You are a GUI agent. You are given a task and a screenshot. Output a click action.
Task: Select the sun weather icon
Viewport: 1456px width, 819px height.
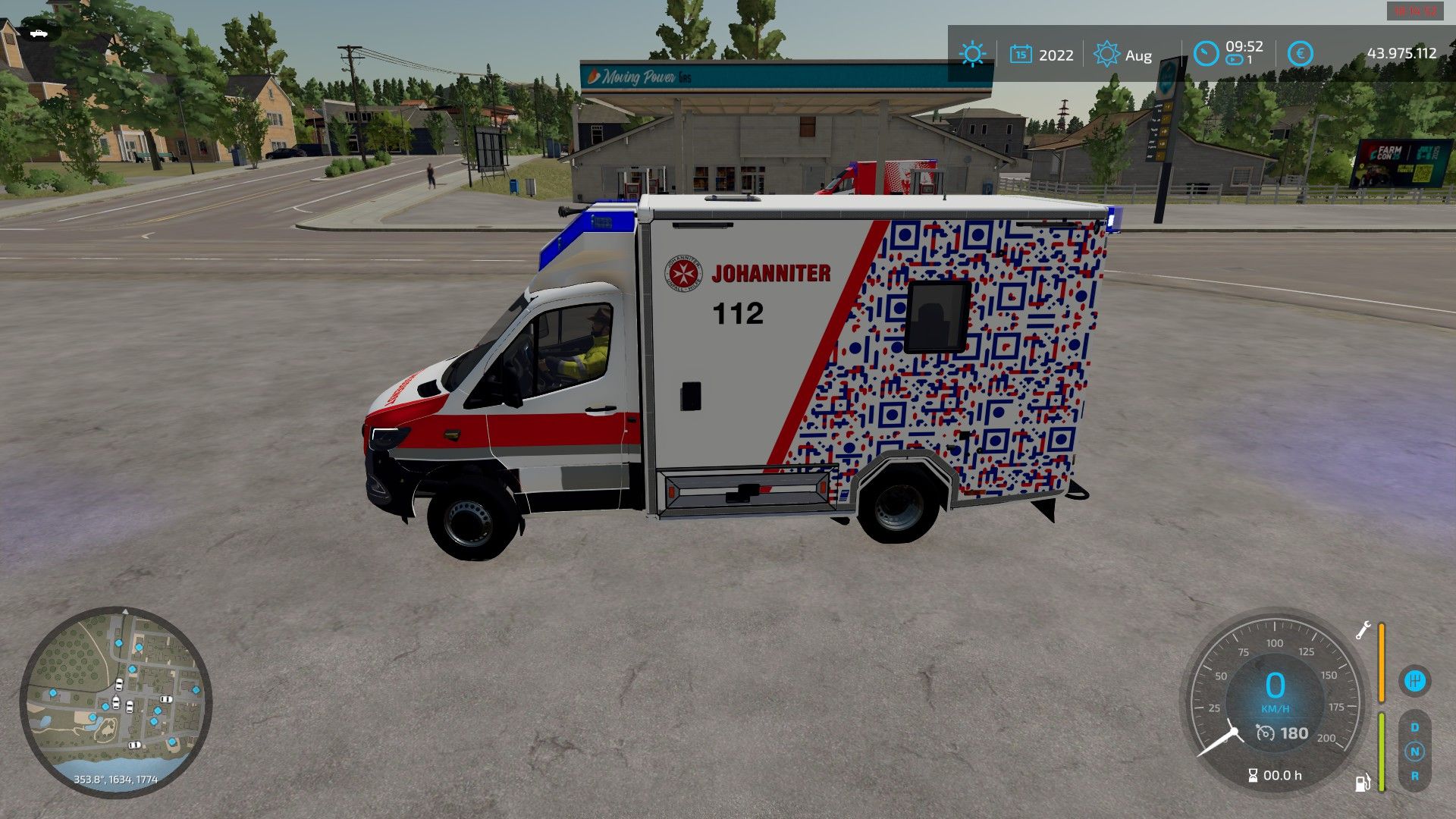click(971, 55)
